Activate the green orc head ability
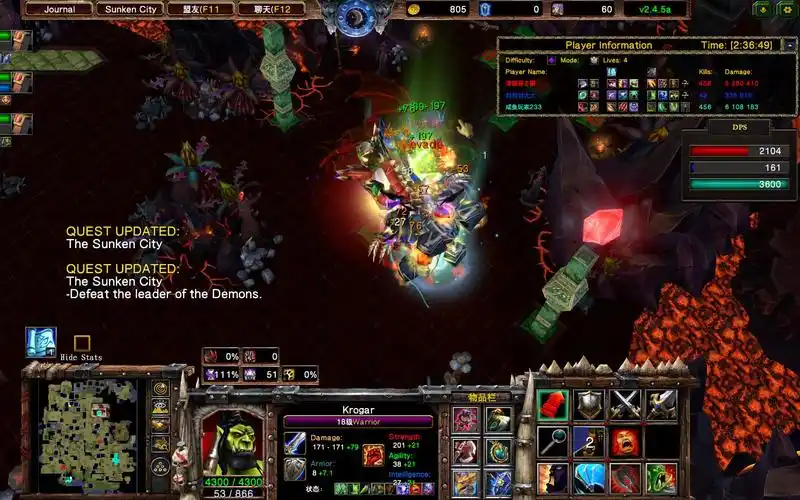This screenshot has height=500, width=800. 661,476
